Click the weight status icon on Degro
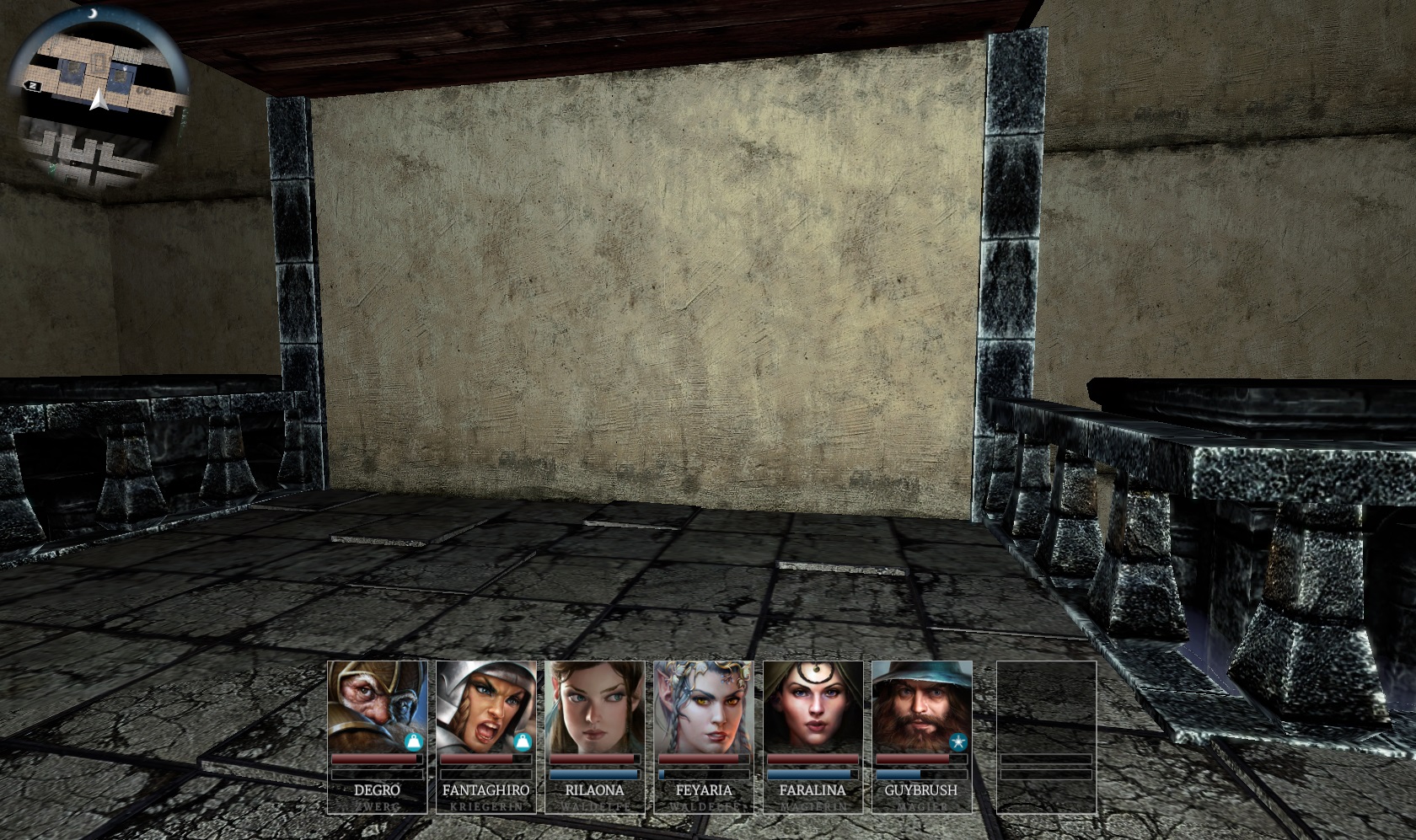 point(413,742)
